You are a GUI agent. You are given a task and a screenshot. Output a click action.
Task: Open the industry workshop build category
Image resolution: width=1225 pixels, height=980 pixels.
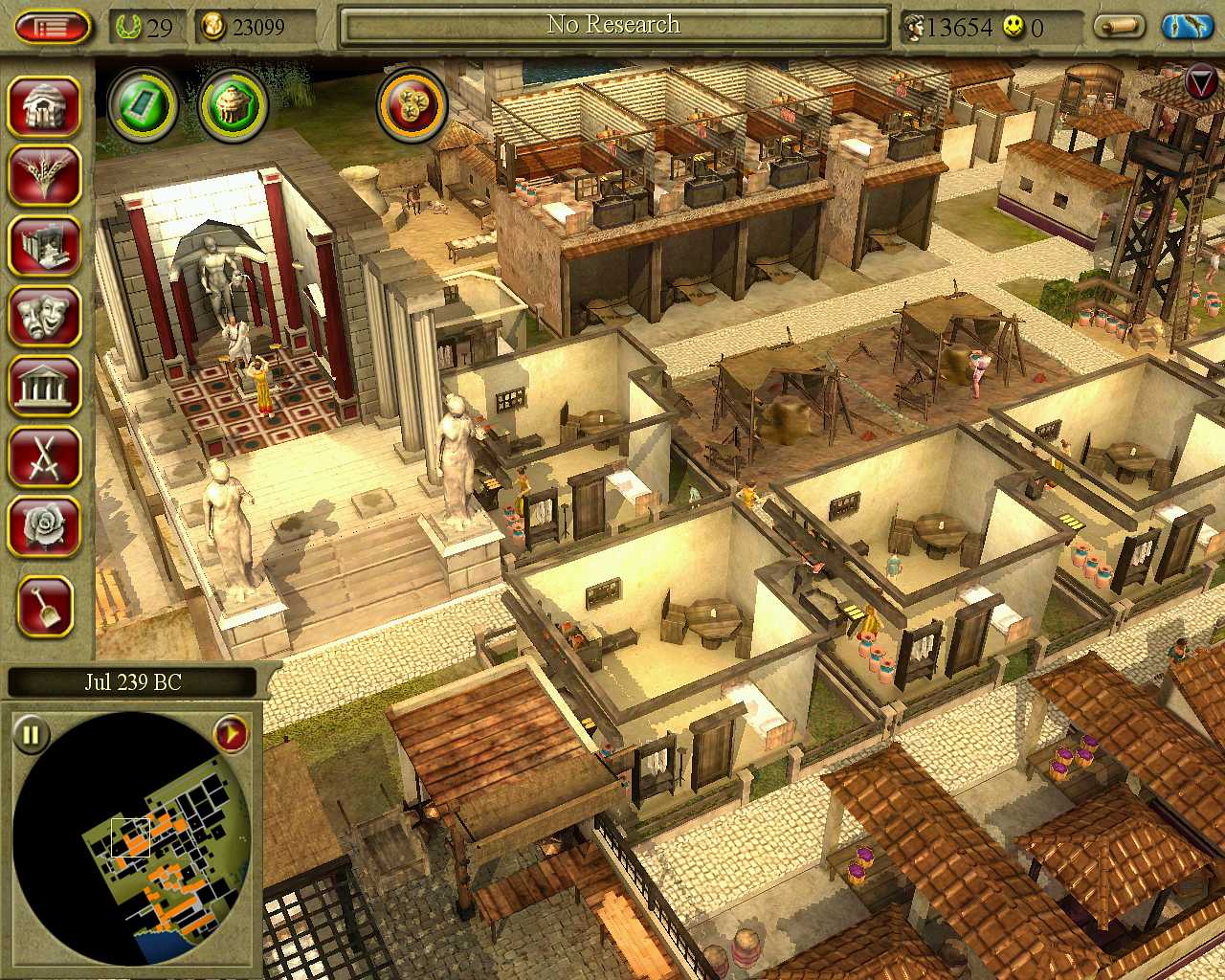(x=44, y=245)
